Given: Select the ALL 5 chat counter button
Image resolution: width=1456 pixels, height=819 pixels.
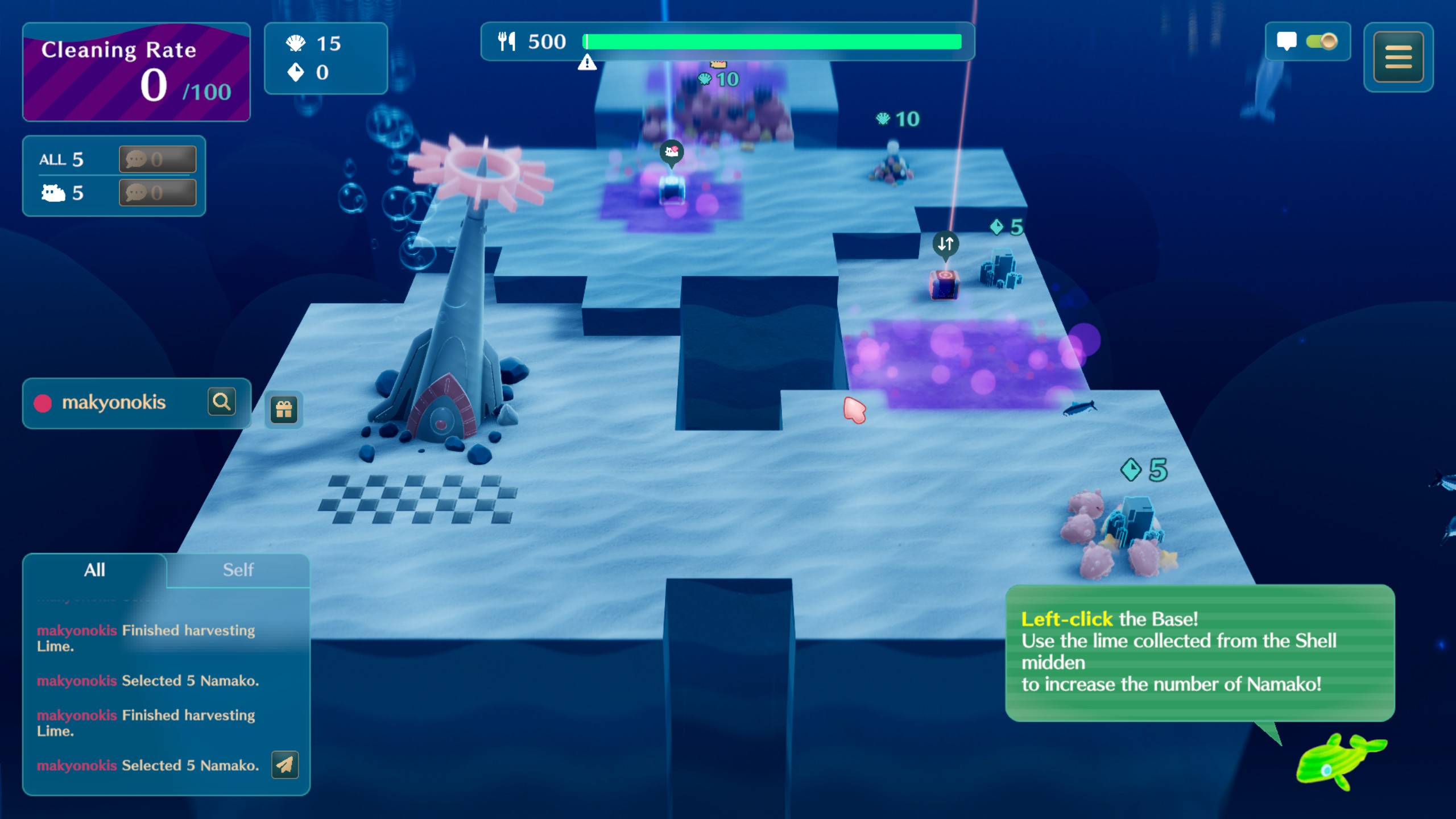Looking at the screenshot, I should 157,159.
